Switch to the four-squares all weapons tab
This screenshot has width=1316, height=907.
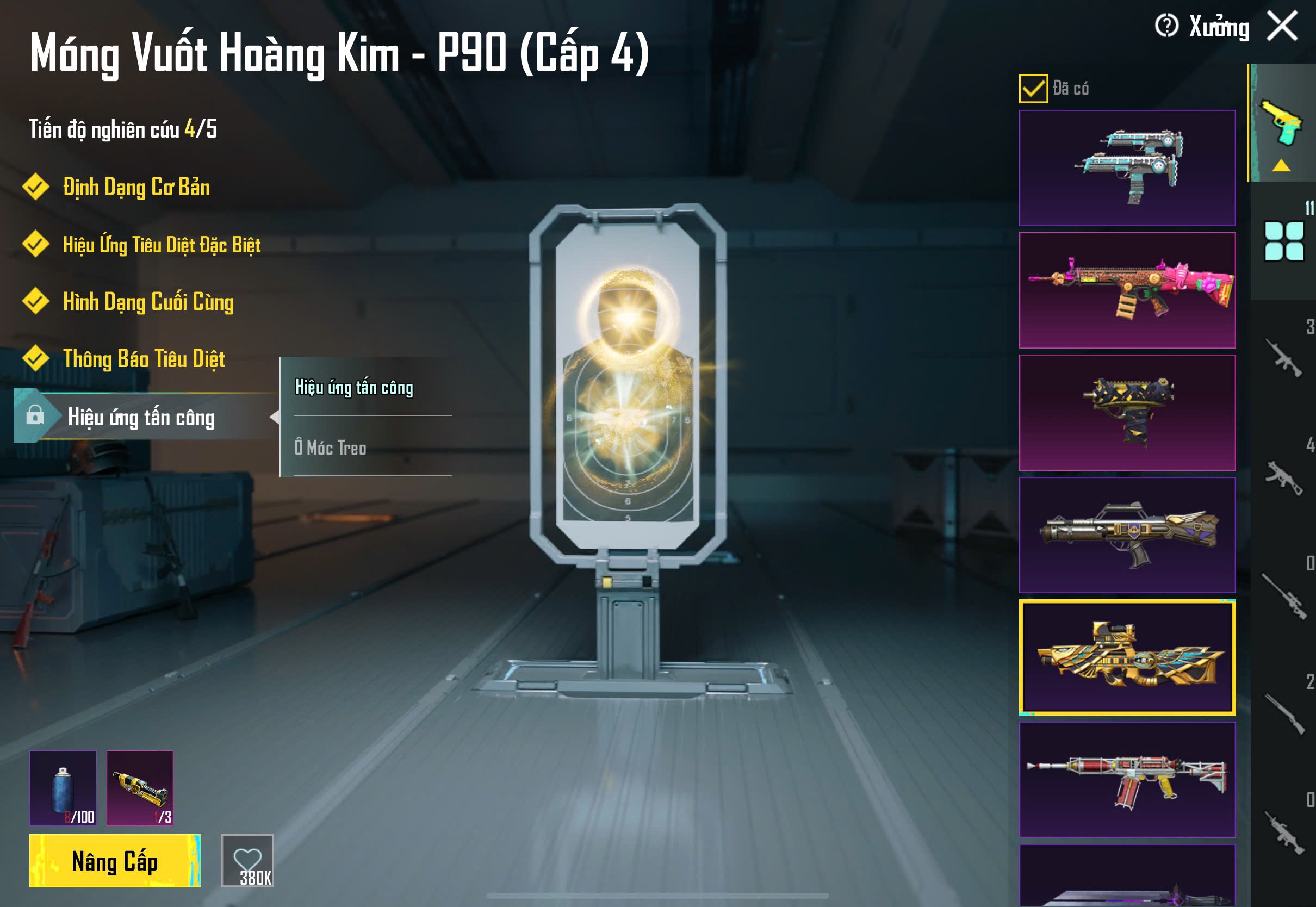pyautogui.click(x=1283, y=241)
